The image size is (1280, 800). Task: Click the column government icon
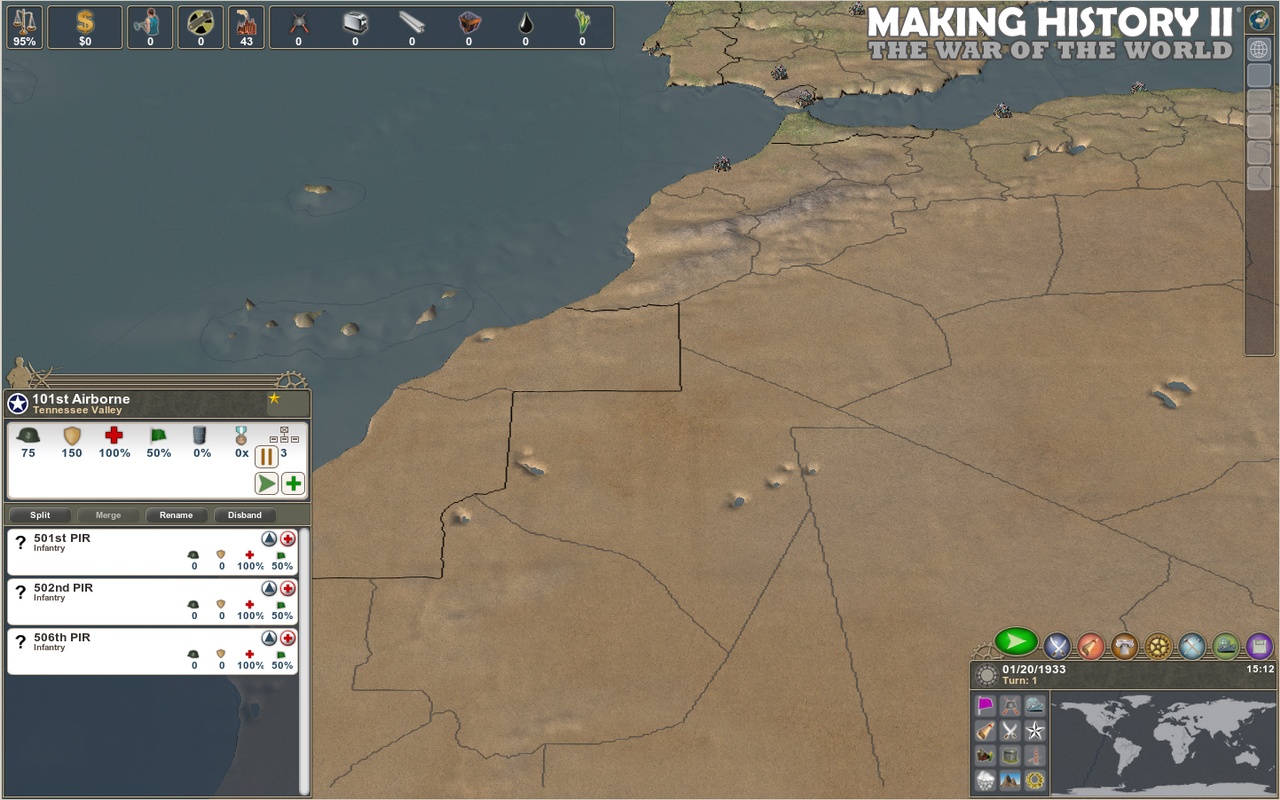1123,647
